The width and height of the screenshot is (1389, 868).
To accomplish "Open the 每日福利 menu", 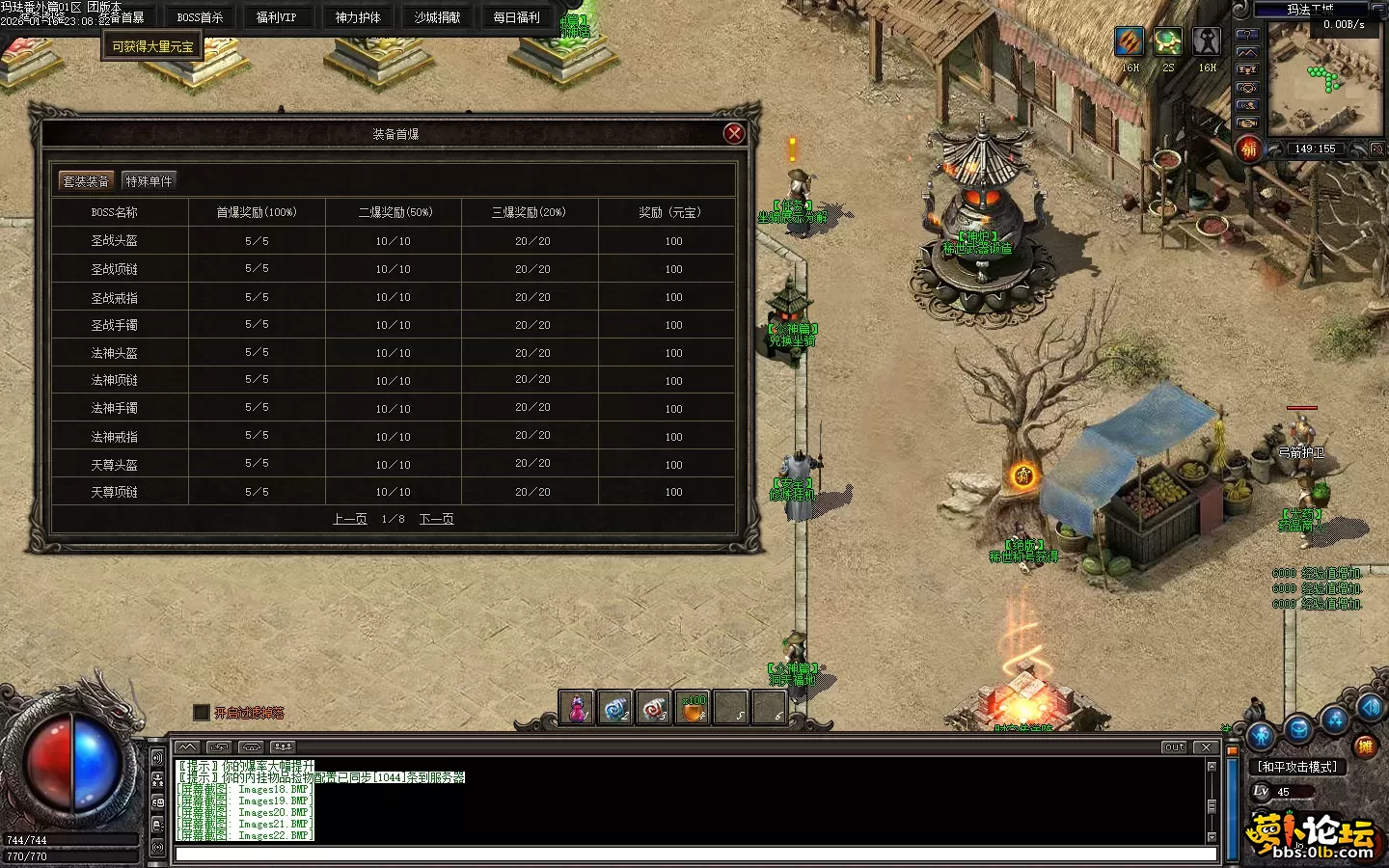I will [x=516, y=17].
